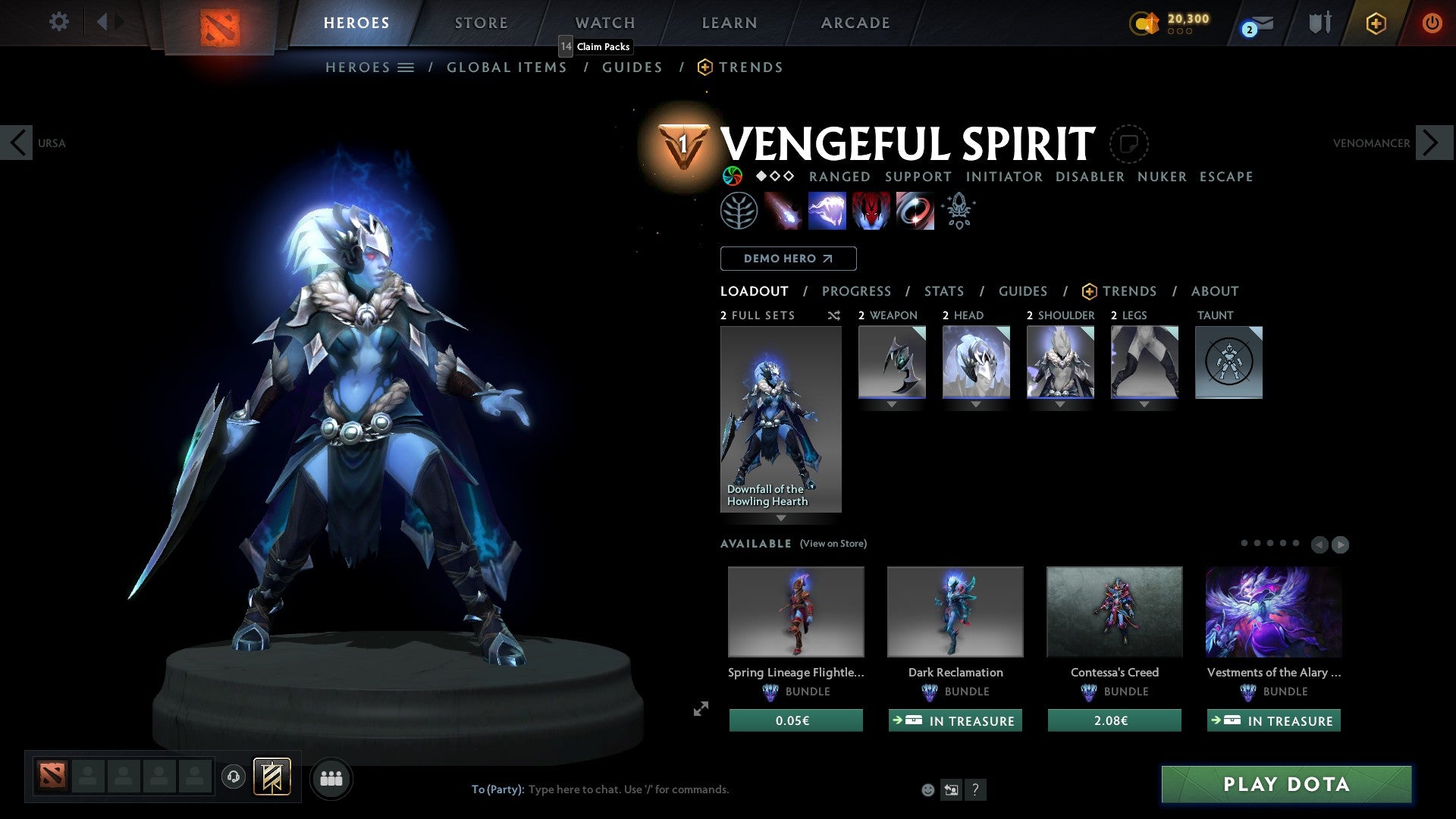Open the armory shield and sword icon

pos(1319,23)
